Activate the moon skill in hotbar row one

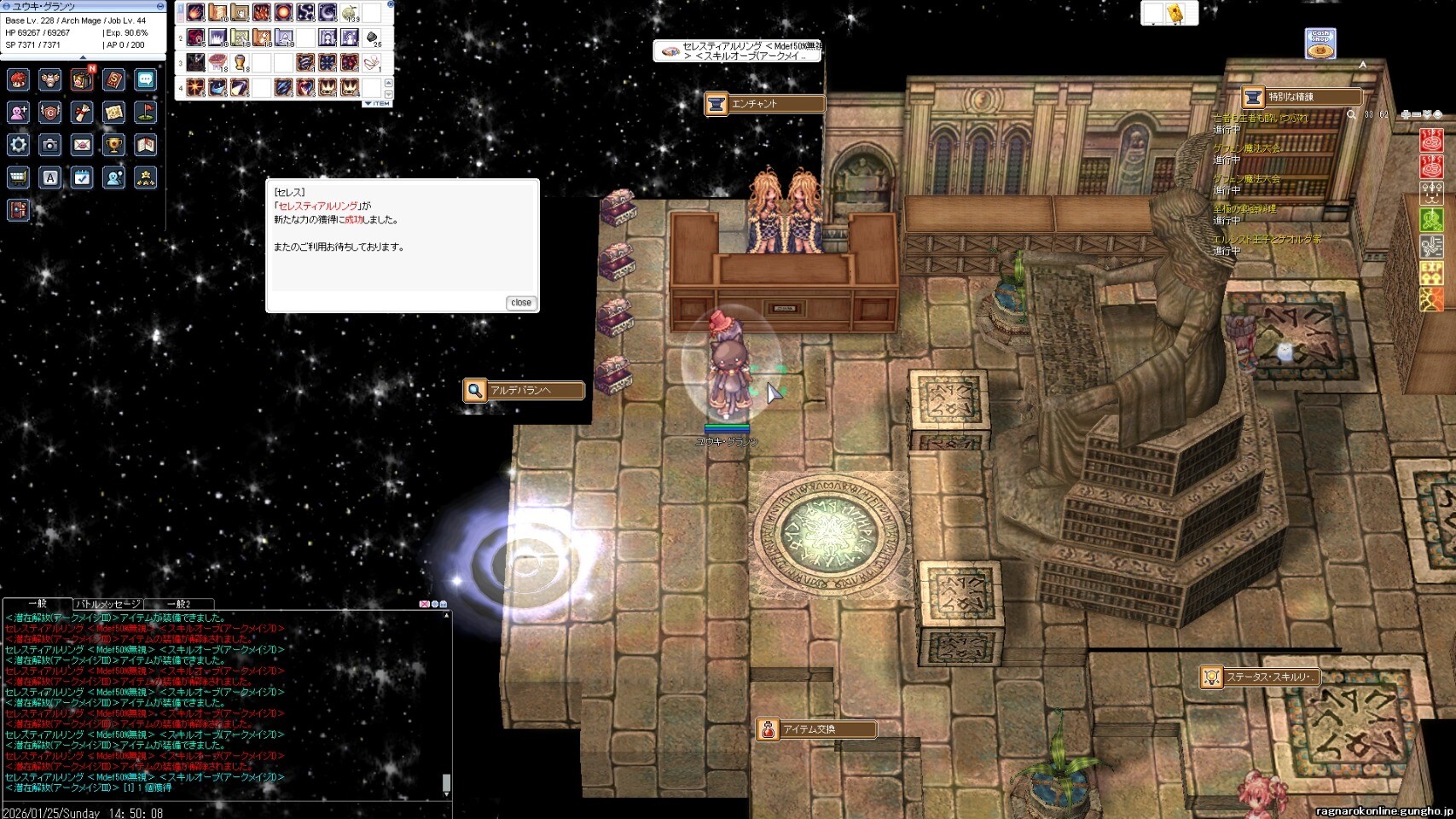point(328,13)
